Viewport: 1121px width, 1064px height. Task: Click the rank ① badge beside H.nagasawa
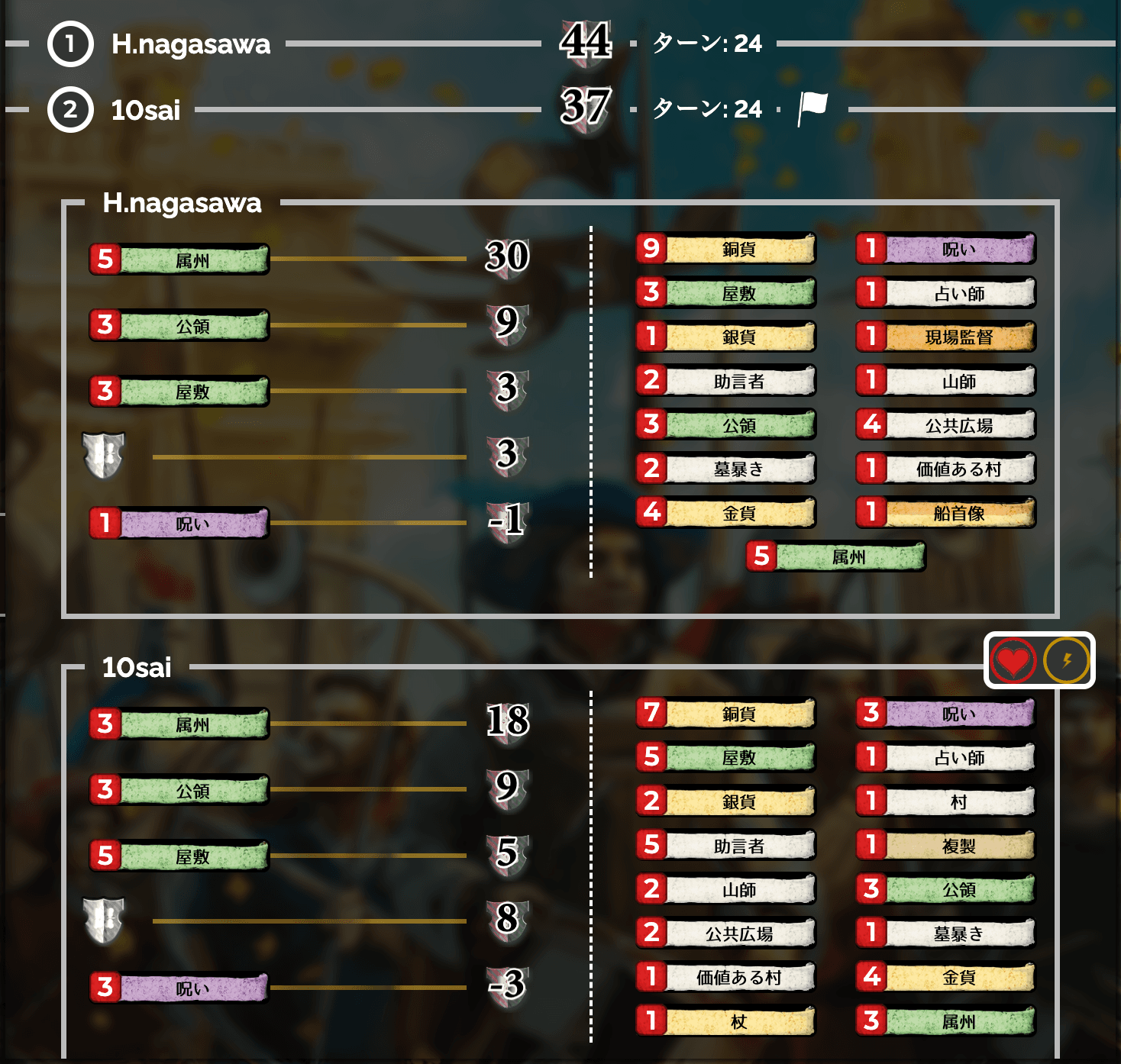pos(69,44)
